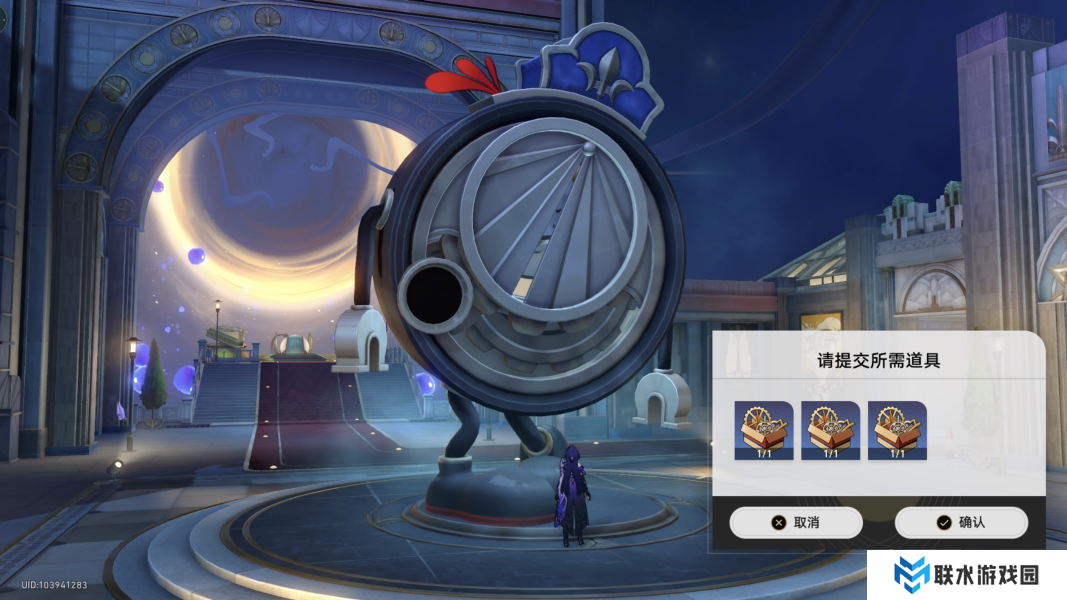Confirm the submission with 确认
This screenshot has height=600, width=1067.
pos(960,522)
